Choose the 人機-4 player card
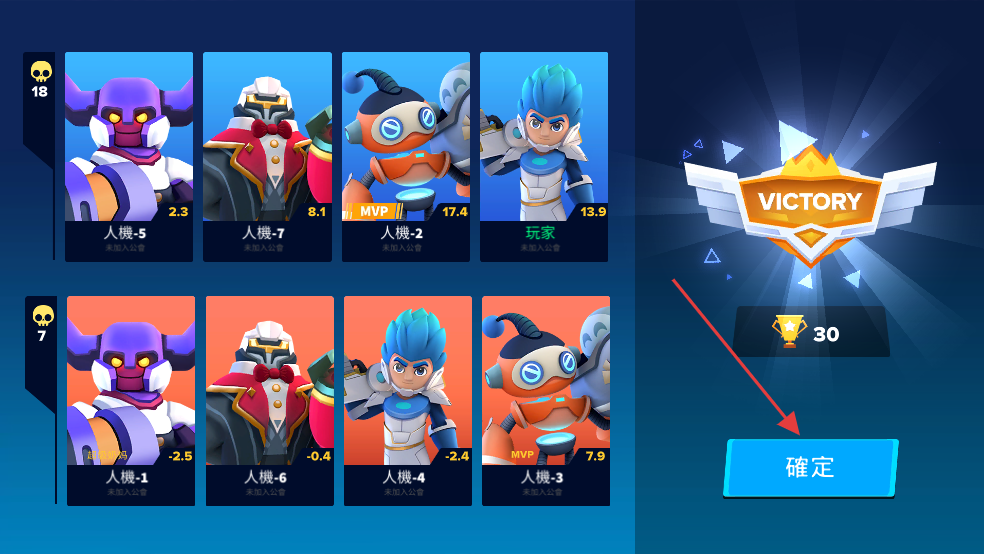This screenshot has width=984, height=554. [x=408, y=400]
